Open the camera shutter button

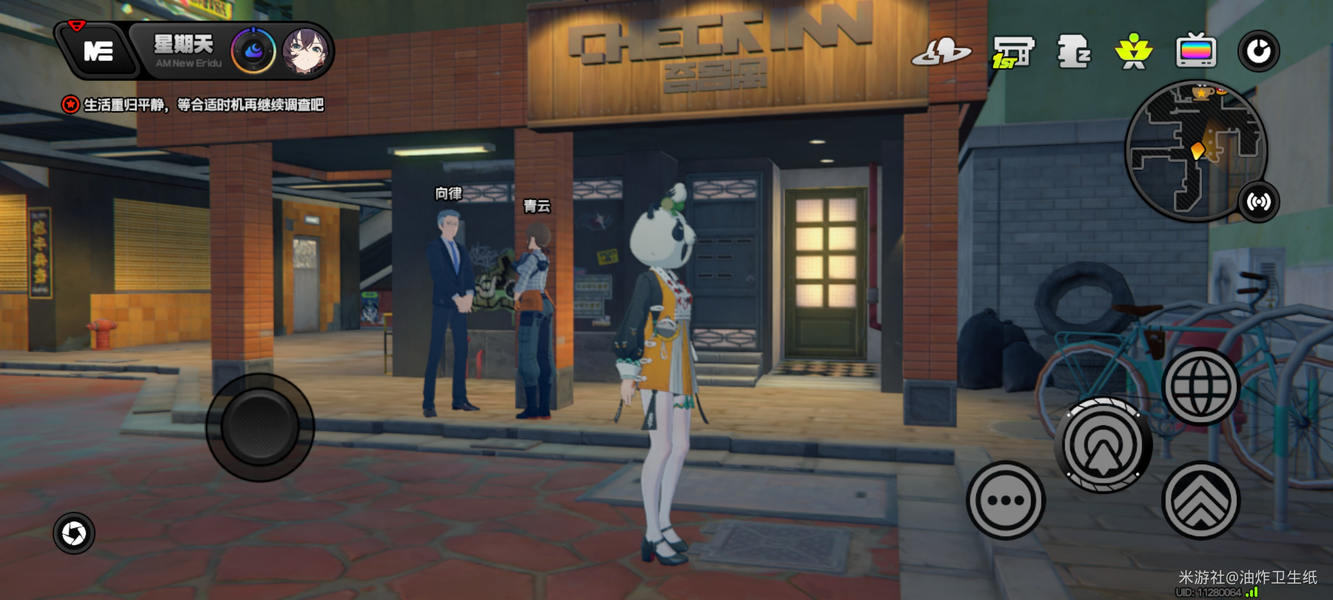click(x=74, y=534)
